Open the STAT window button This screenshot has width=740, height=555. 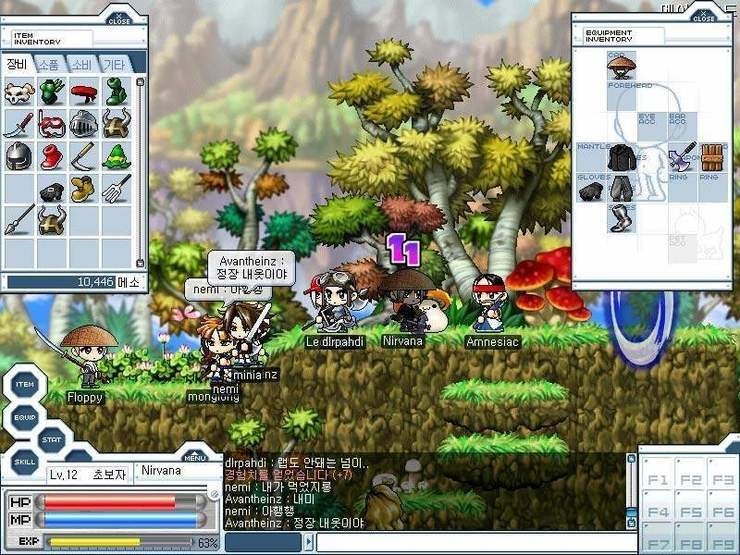pyautogui.click(x=52, y=438)
